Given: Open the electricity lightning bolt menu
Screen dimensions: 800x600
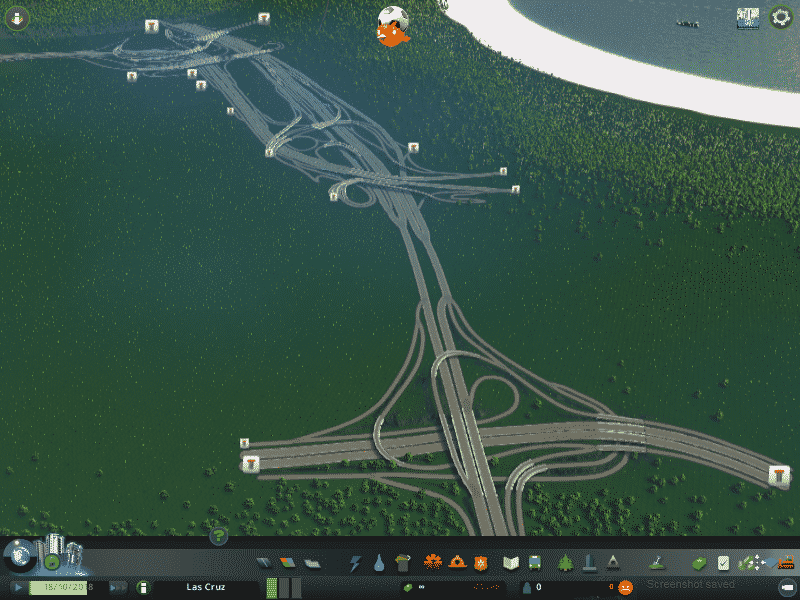Looking at the screenshot, I should [355, 563].
